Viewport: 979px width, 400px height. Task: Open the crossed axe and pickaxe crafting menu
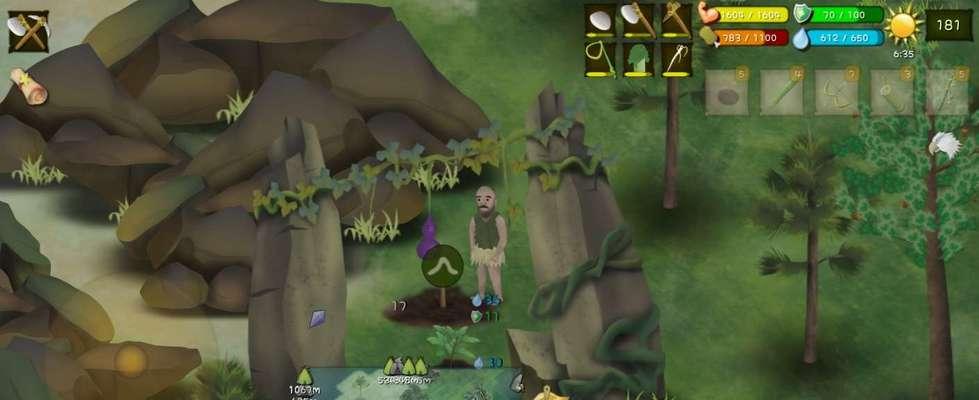27,30
